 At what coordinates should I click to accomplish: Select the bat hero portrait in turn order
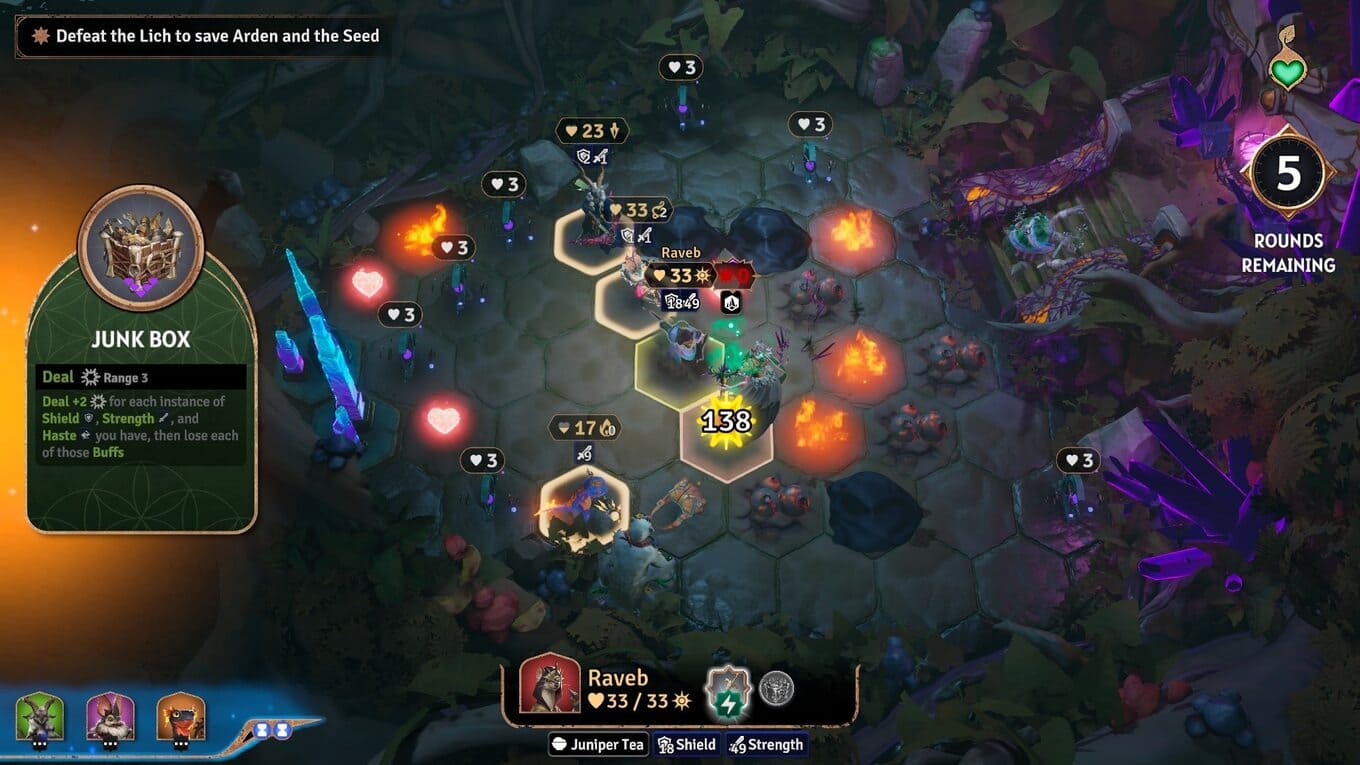(110, 717)
